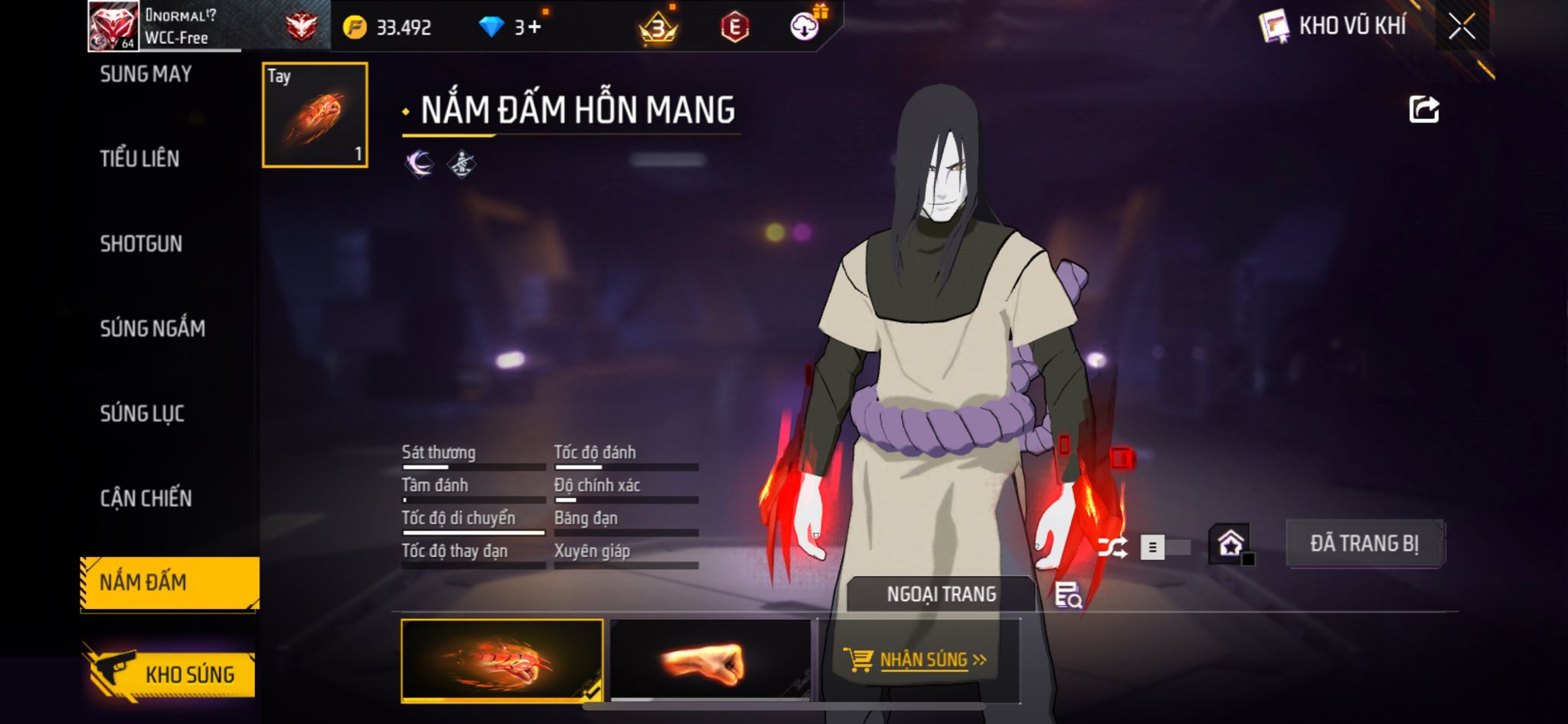Screen dimensions: 1568x724
Task: Show the SÚNG NGẮM weapons
Action: [x=152, y=329]
